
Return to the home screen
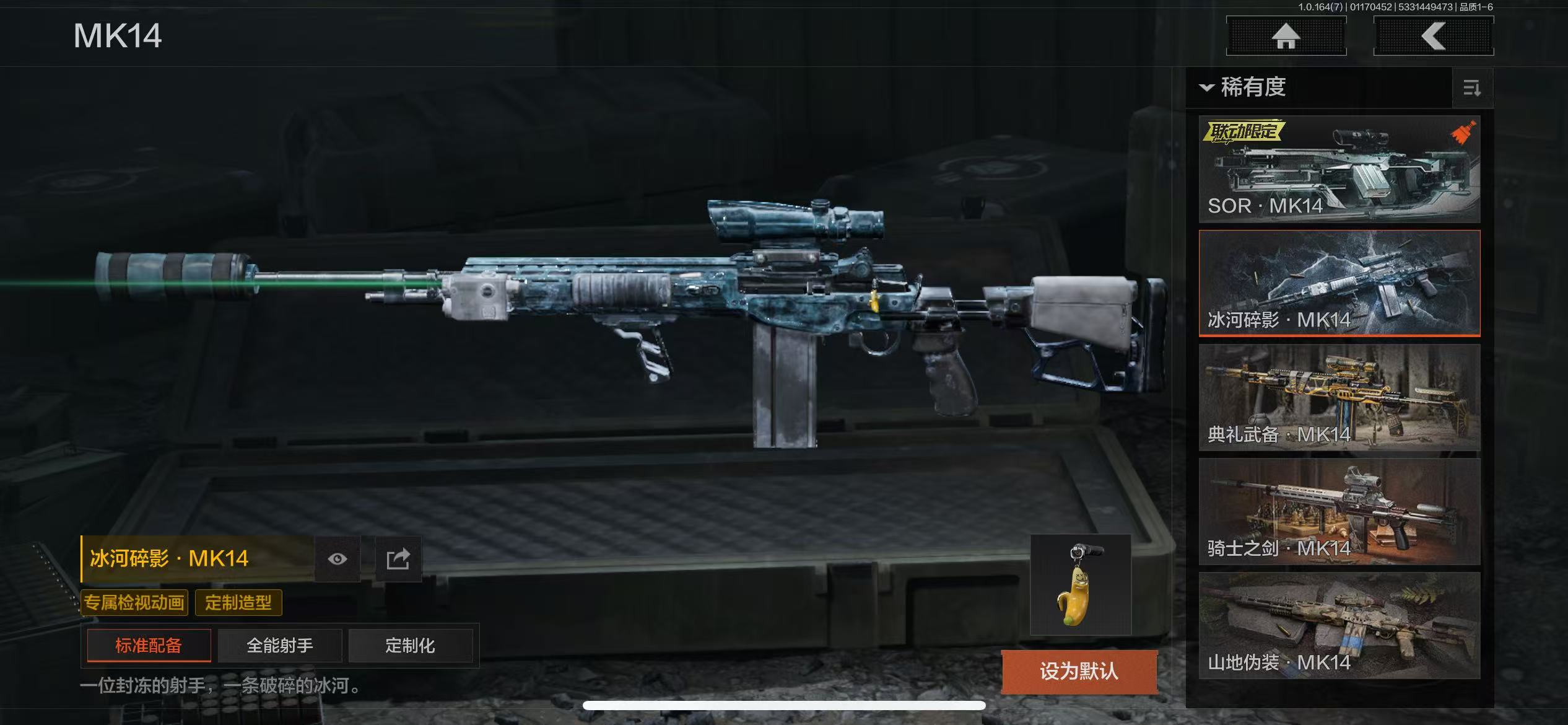1286,36
